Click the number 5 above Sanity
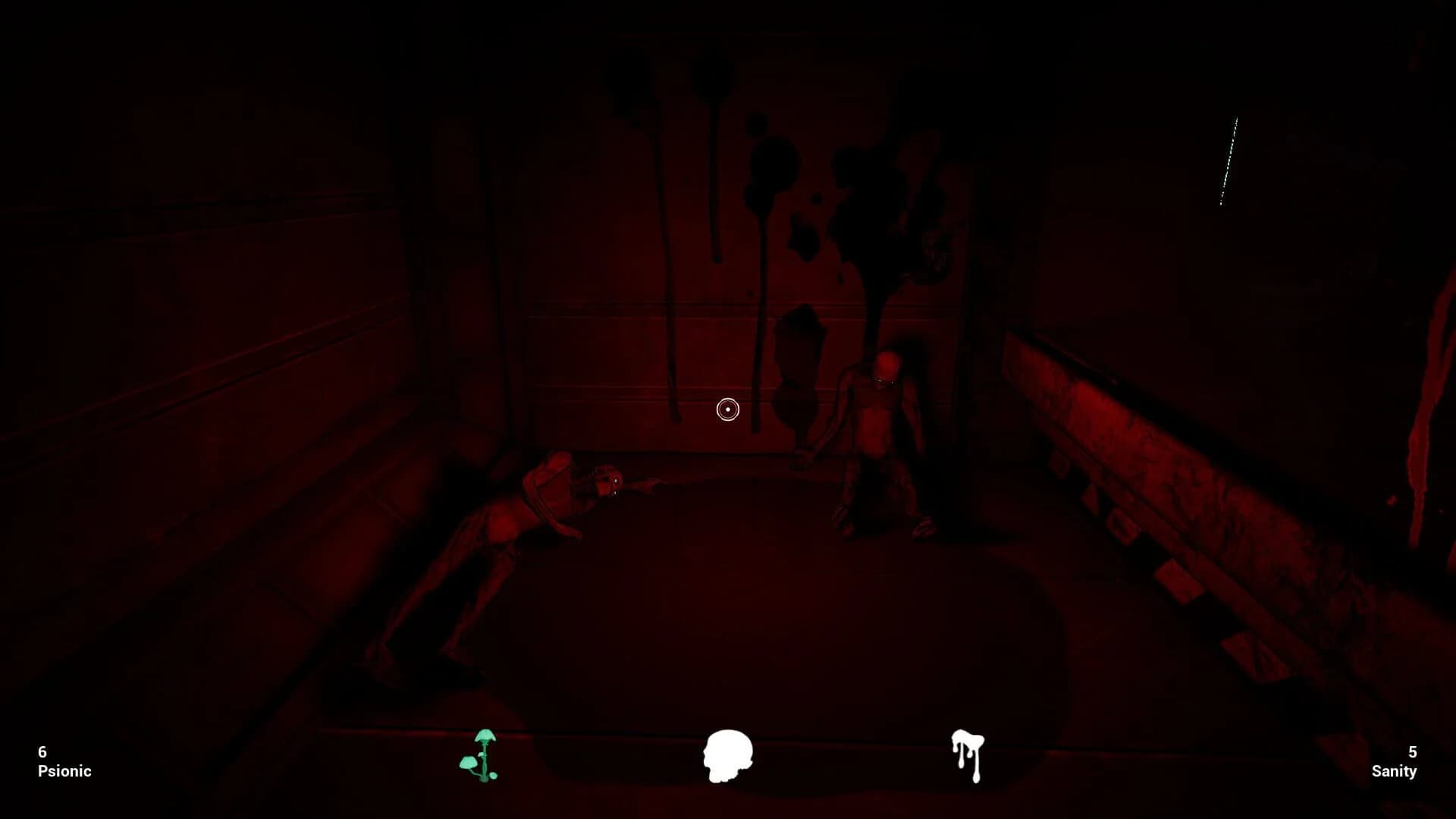Screen dimensions: 1456x819 tap(1413, 752)
